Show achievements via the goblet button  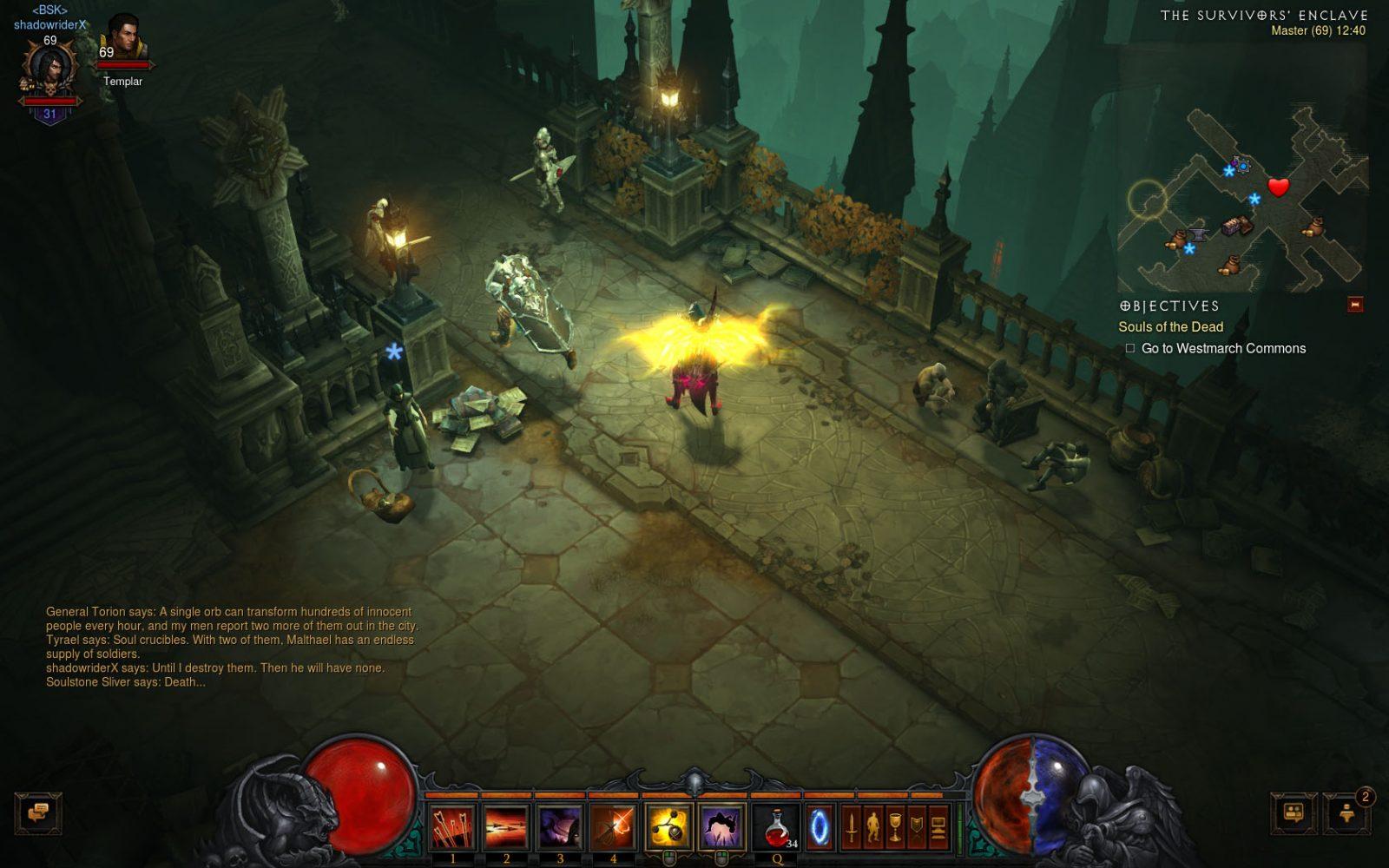pyautogui.click(x=895, y=826)
